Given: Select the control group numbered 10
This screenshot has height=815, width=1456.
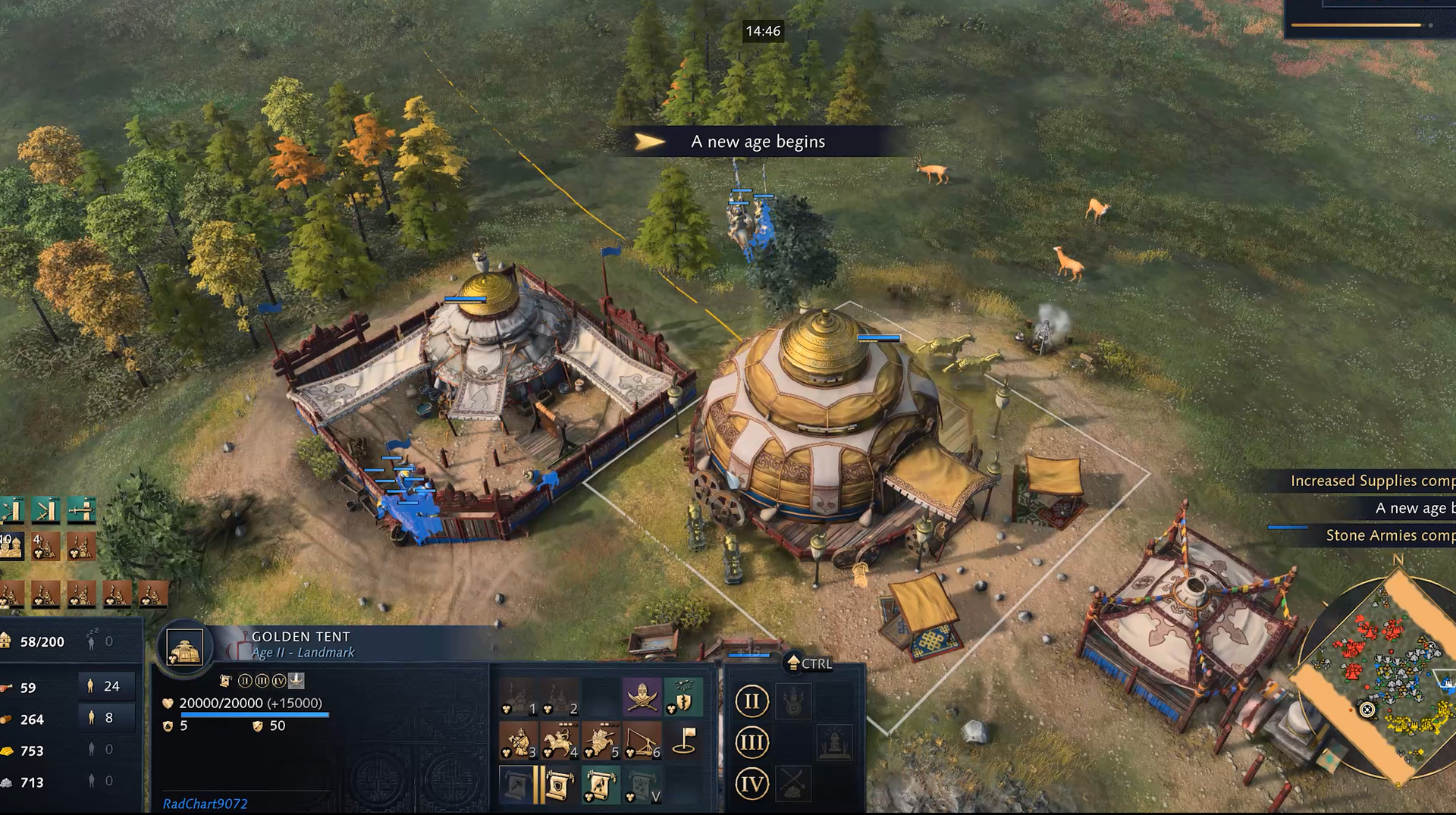Looking at the screenshot, I should (x=12, y=546).
